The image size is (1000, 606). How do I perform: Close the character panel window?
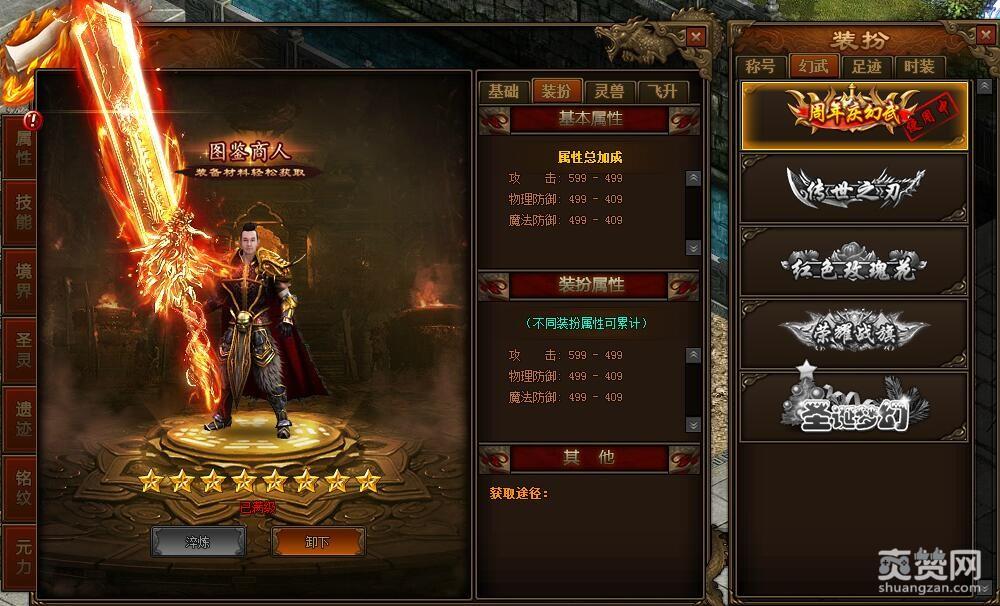696,36
